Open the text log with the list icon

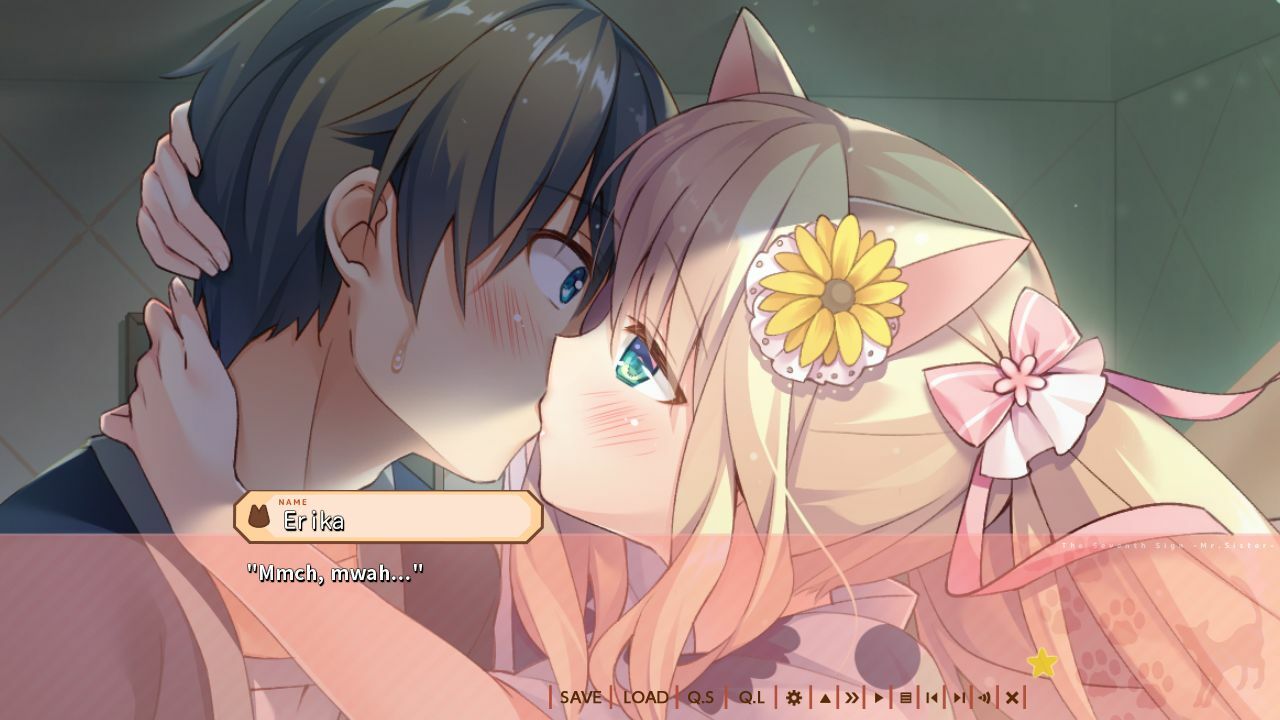(906, 698)
